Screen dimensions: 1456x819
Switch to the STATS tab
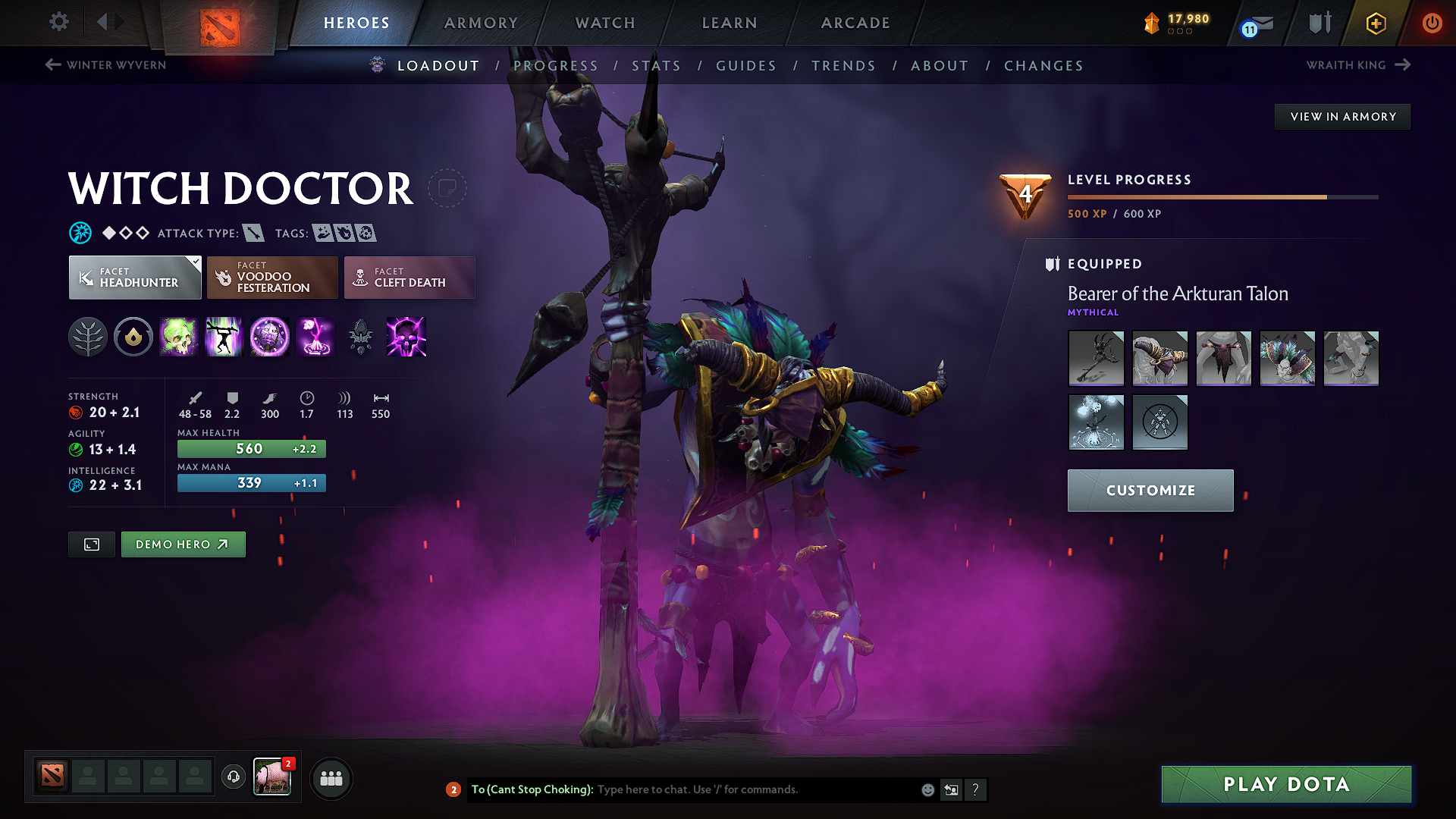point(657,66)
